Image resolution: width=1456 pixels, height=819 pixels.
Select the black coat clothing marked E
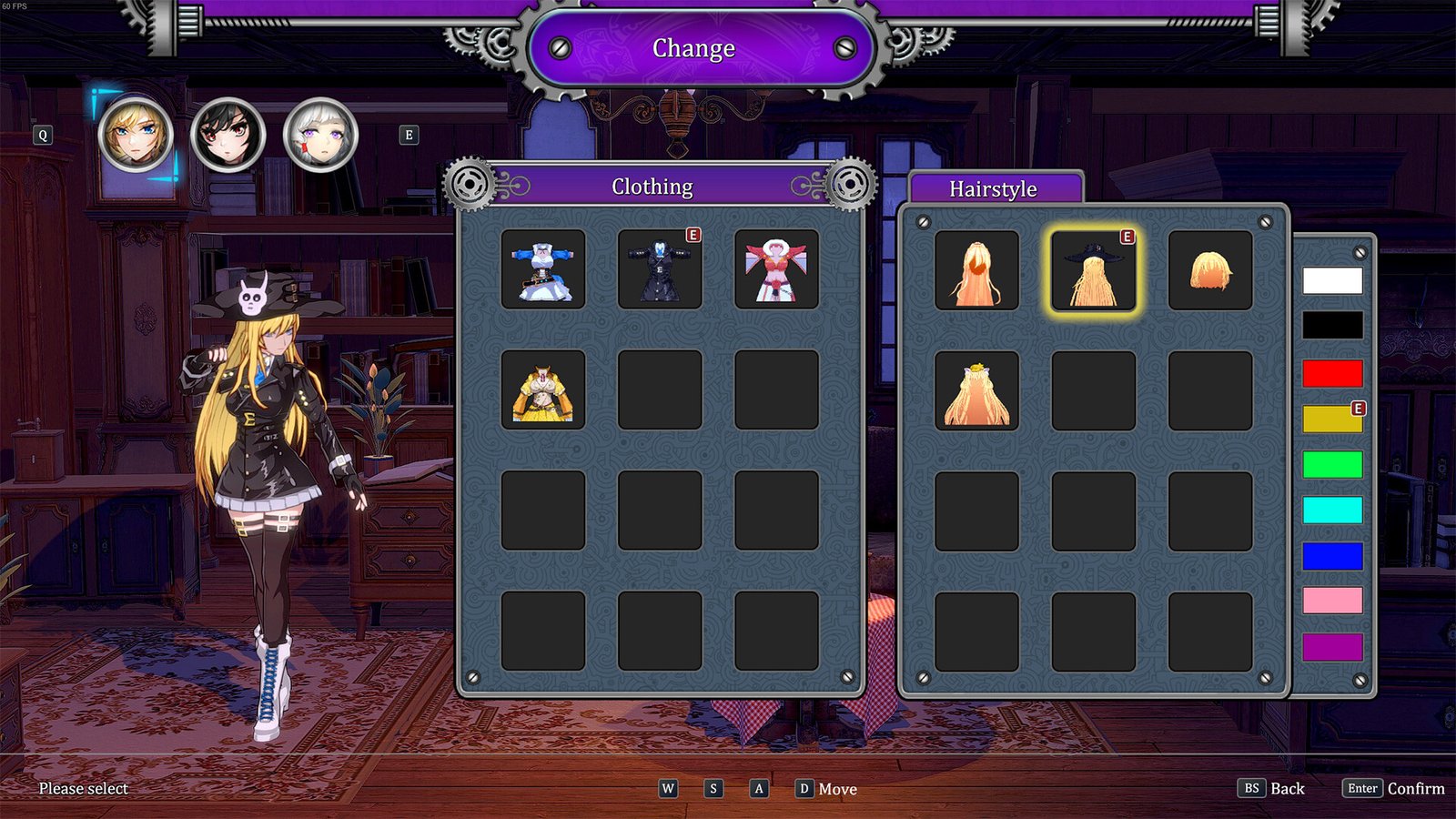pyautogui.click(x=660, y=270)
